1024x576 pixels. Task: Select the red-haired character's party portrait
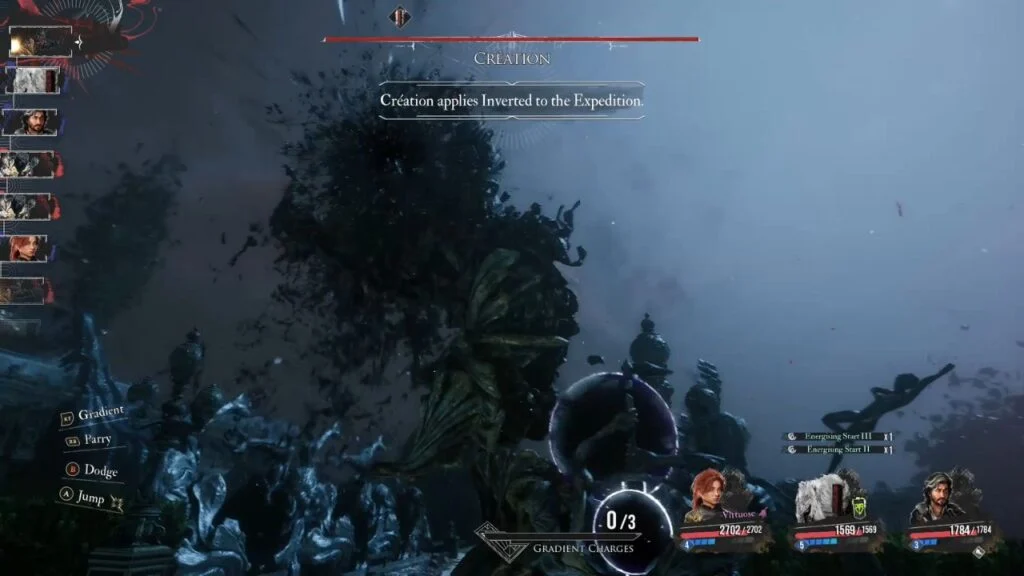[707, 496]
